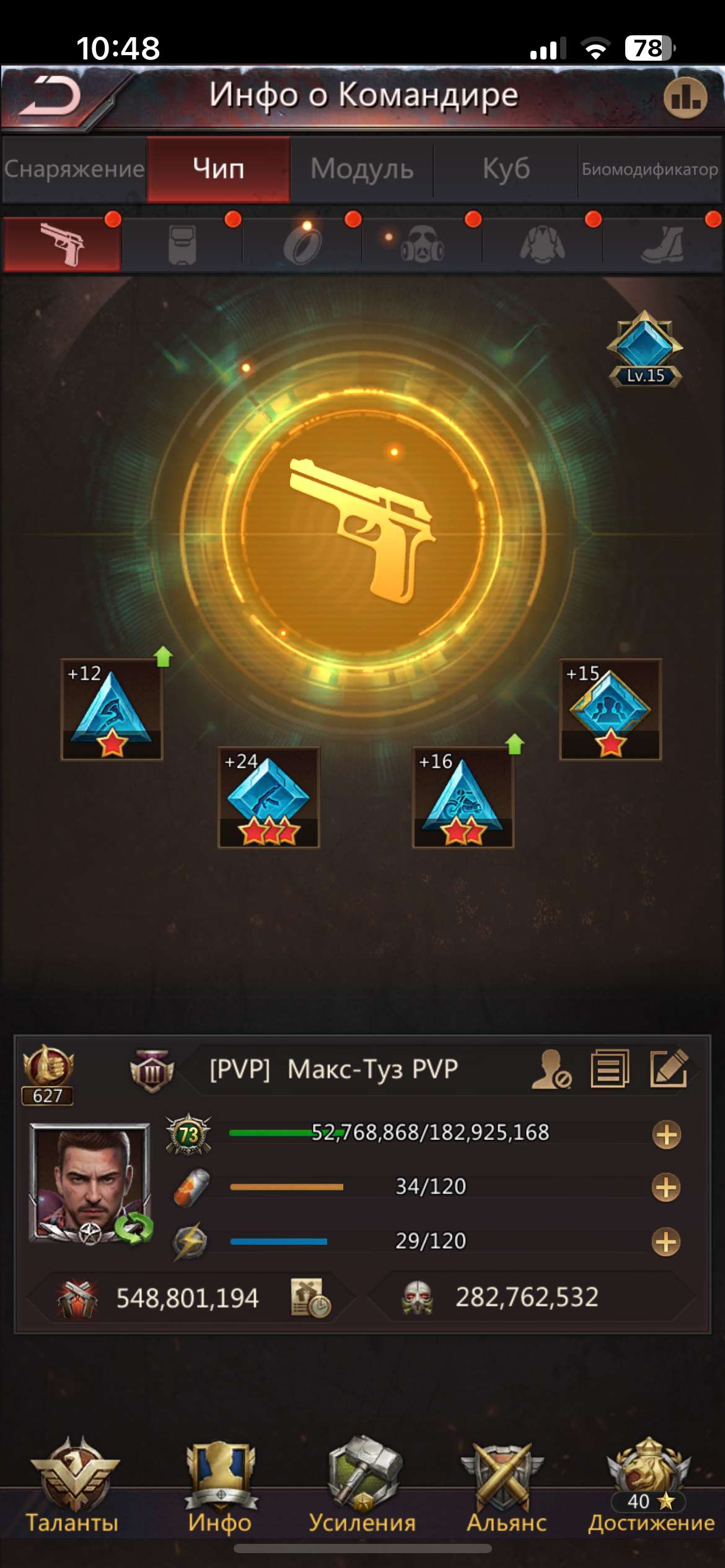725x1568 pixels.
Task: Go back using the return arrow
Action: pyautogui.click(x=51, y=97)
